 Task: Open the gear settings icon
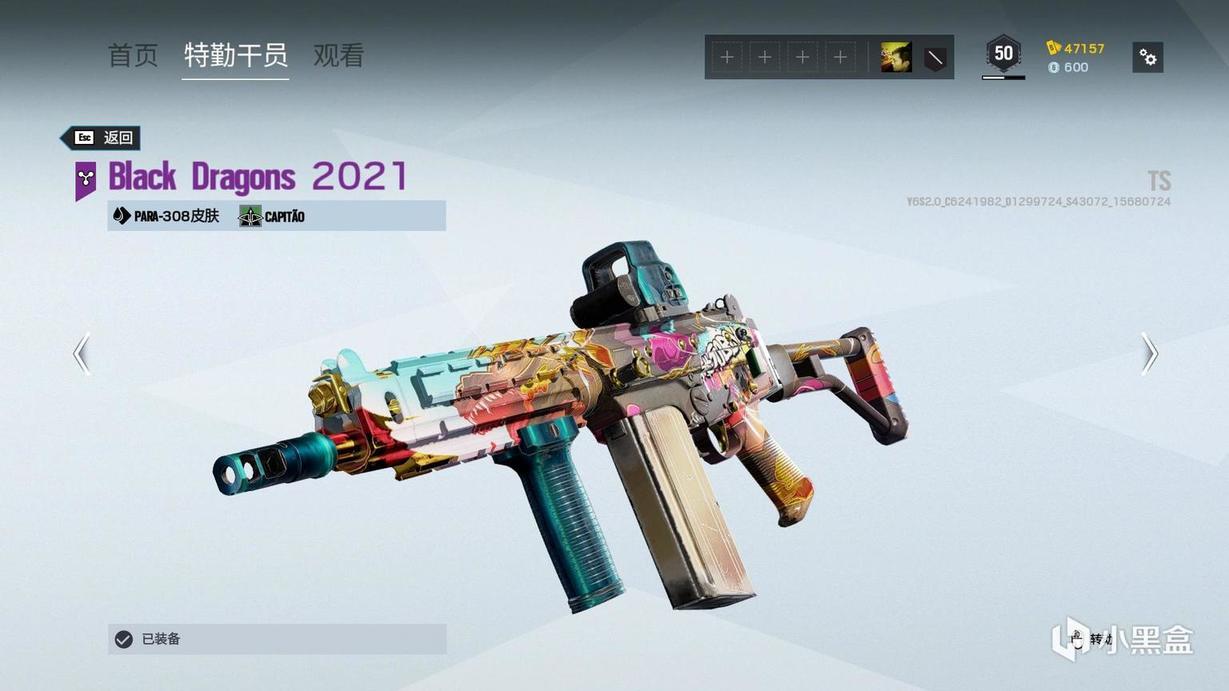(x=1148, y=57)
